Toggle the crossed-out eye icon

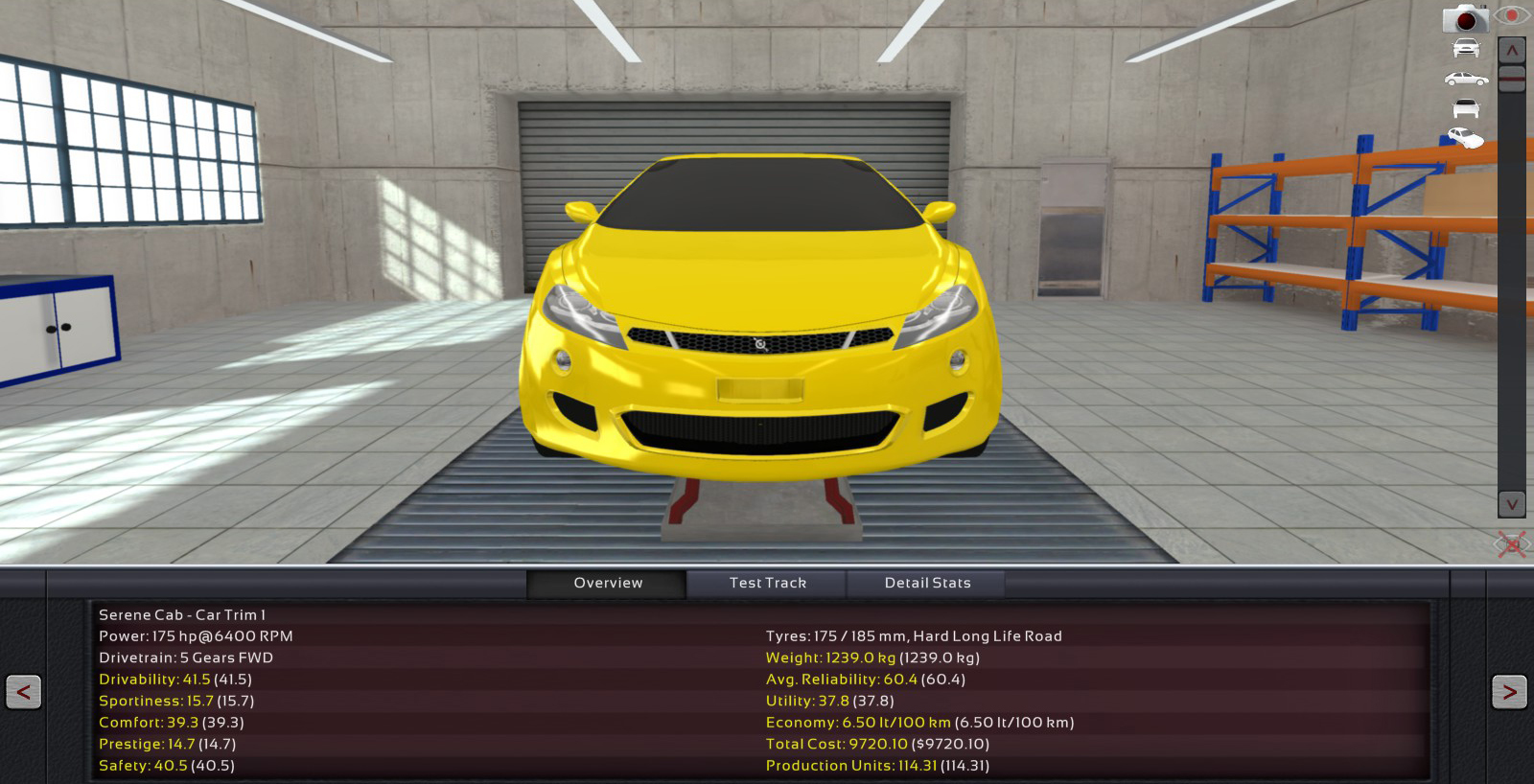[1512, 545]
